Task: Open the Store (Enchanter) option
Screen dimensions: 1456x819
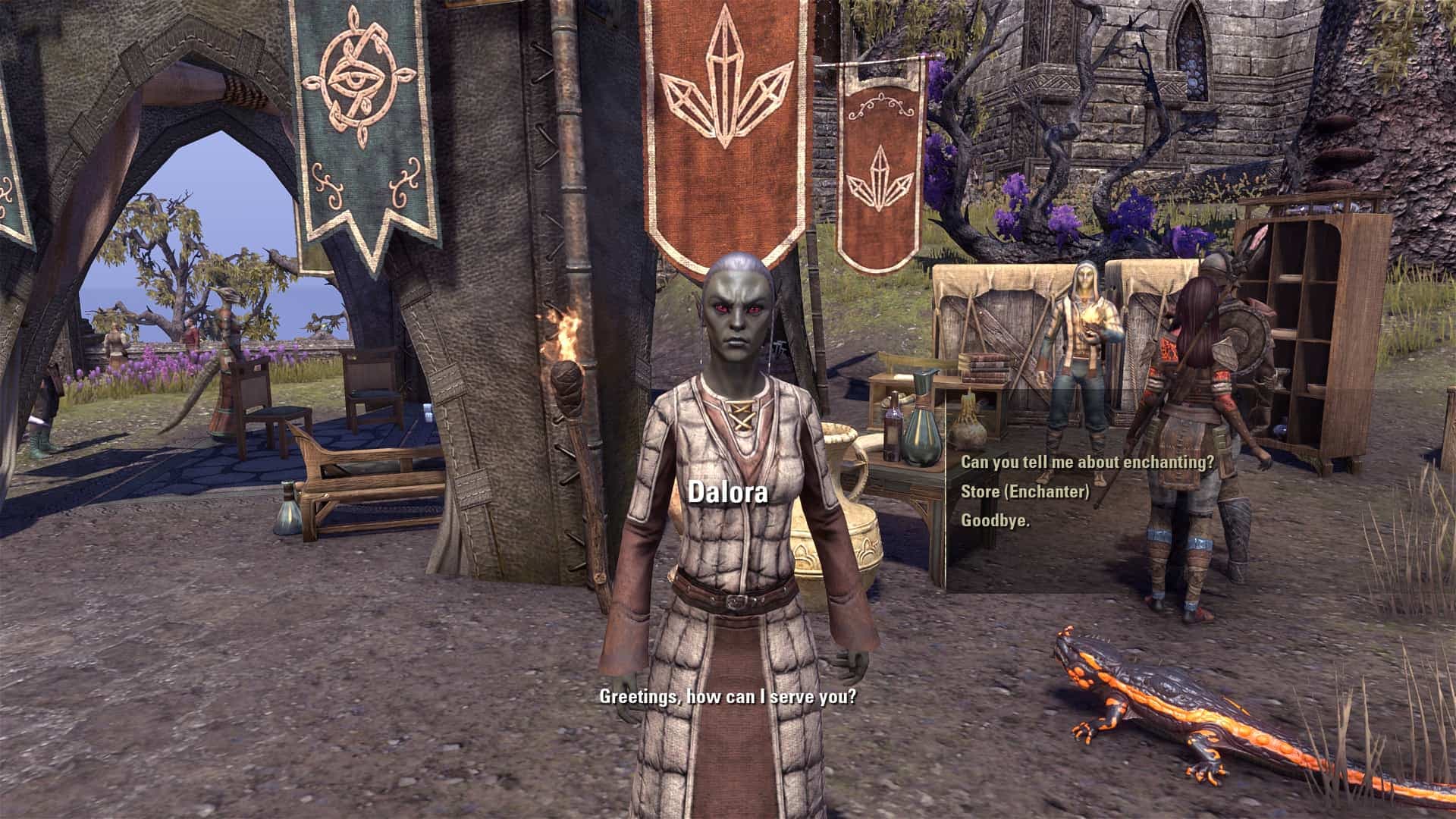Action: click(x=1025, y=491)
